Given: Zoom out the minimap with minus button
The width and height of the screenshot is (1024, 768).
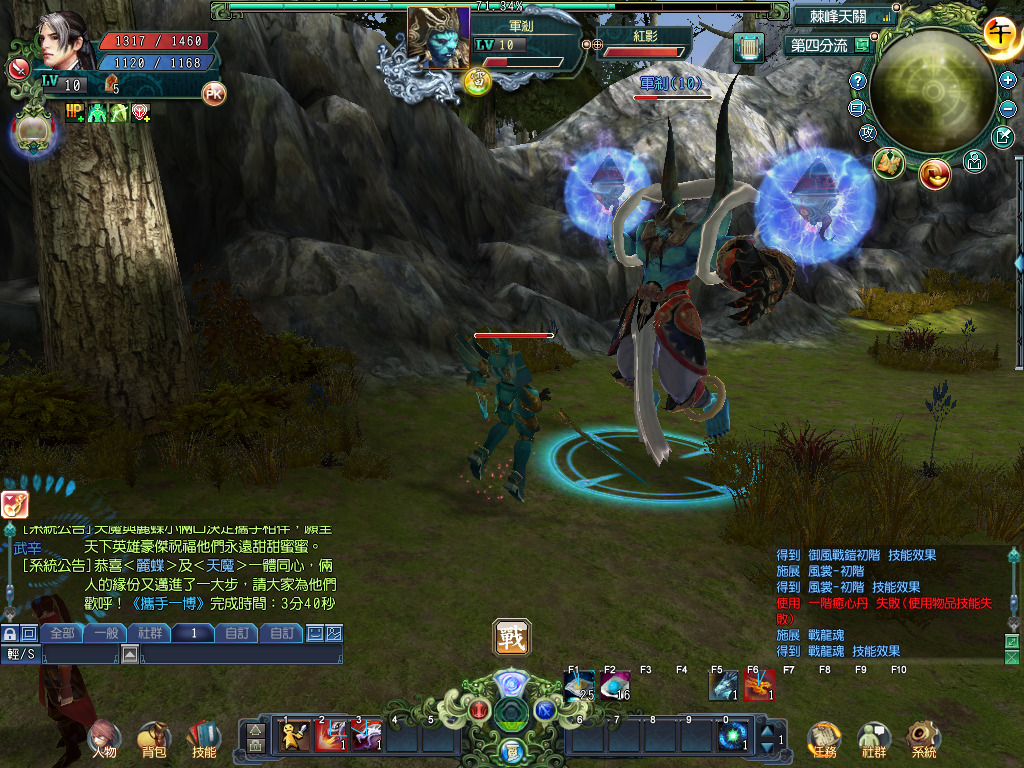Looking at the screenshot, I should click(x=1007, y=109).
